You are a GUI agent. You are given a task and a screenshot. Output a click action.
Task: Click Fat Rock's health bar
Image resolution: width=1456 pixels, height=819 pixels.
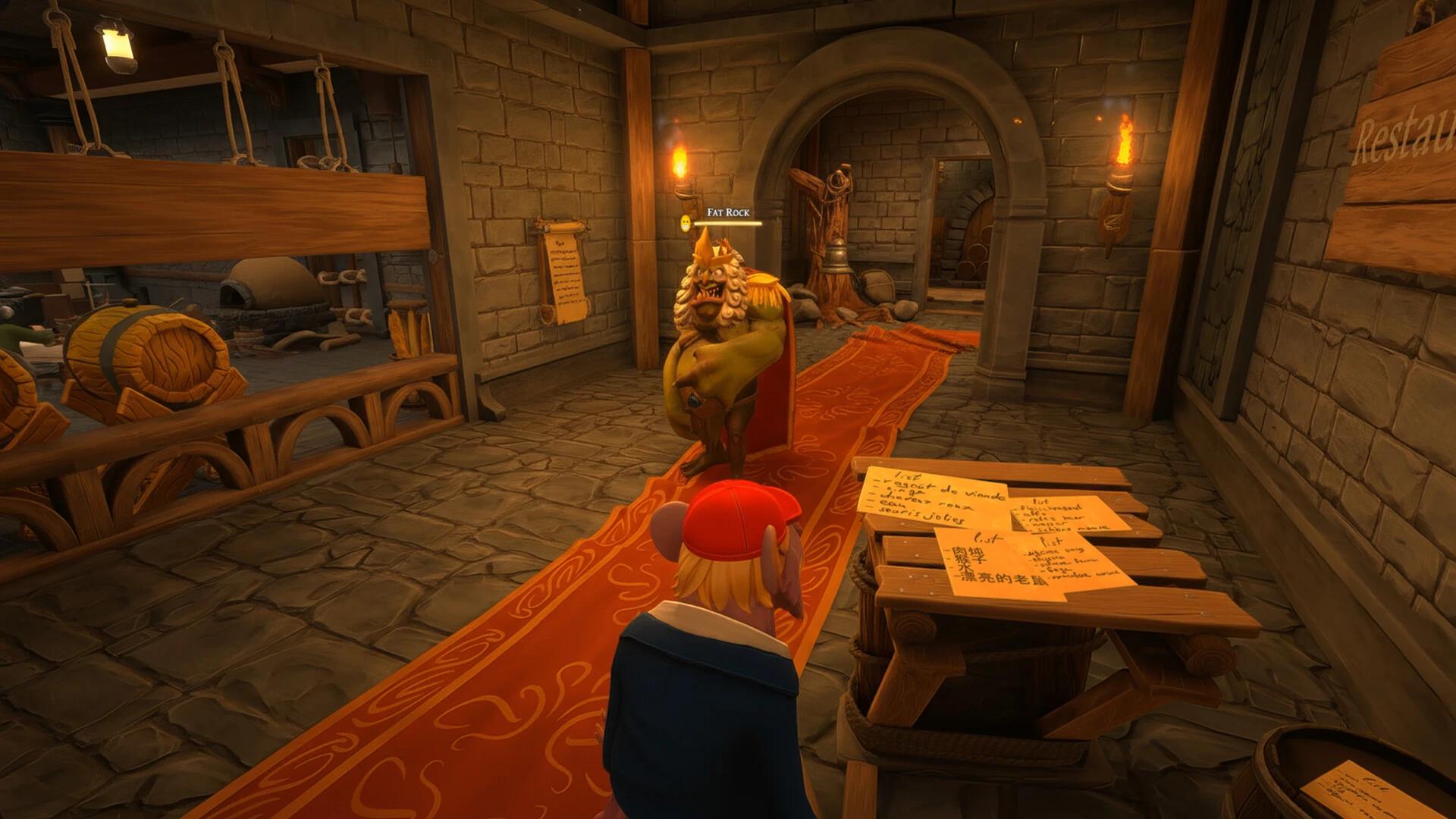pos(726,224)
